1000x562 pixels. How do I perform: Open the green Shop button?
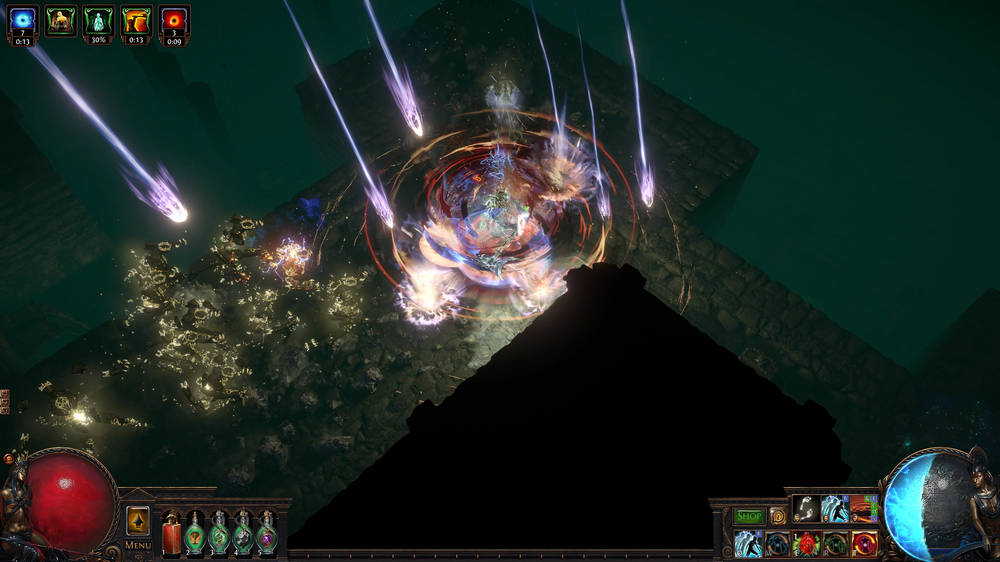pos(749,517)
